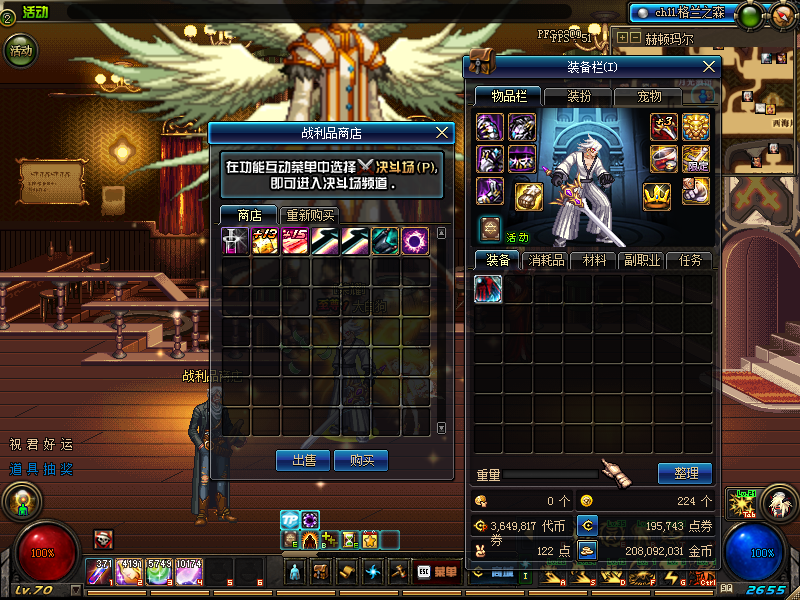Select the purple orb item in shop
Image resolution: width=800 pixels, height=600 pixels.
[416, 241]
